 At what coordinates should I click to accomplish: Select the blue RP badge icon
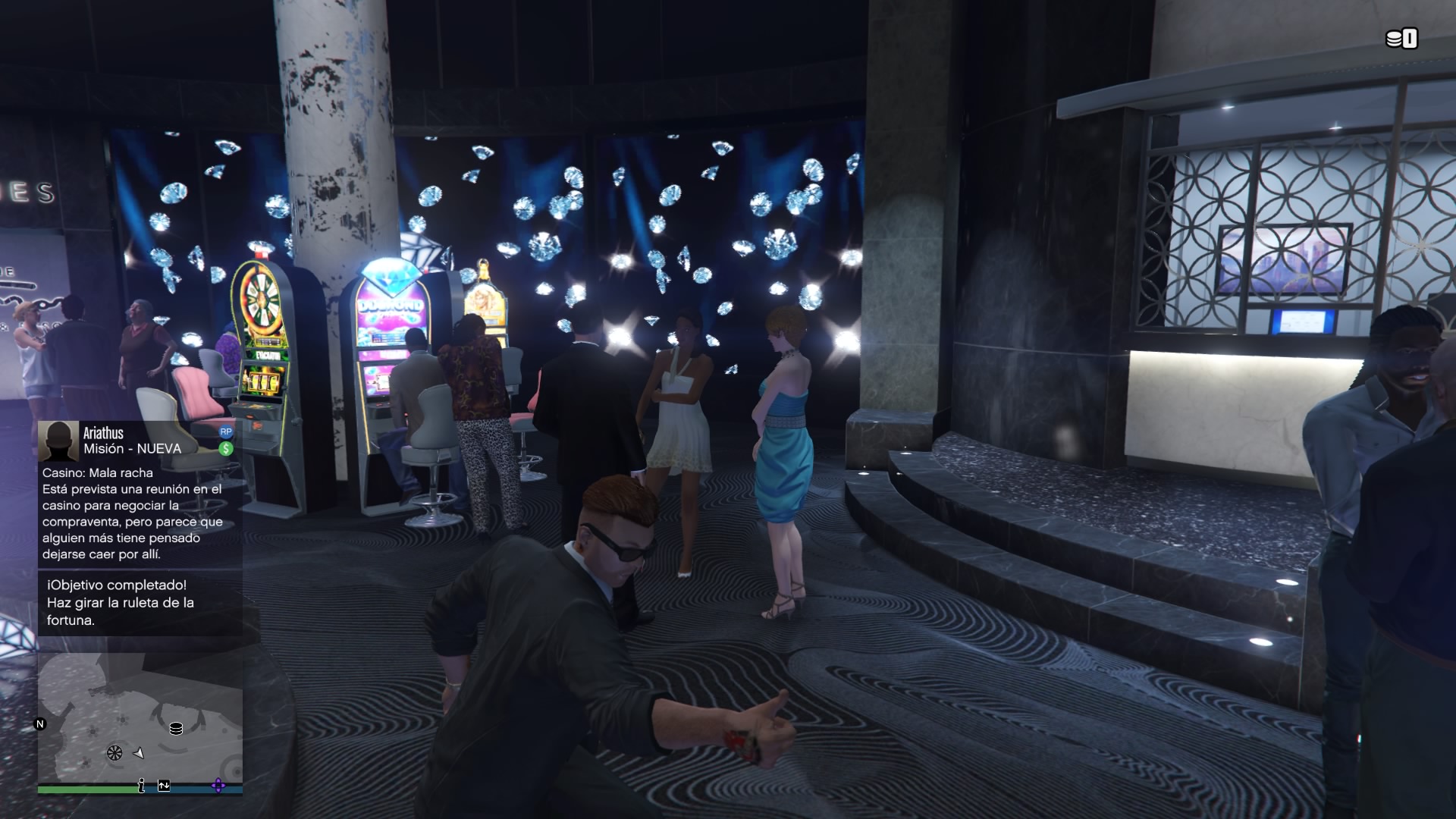(225, 431)
